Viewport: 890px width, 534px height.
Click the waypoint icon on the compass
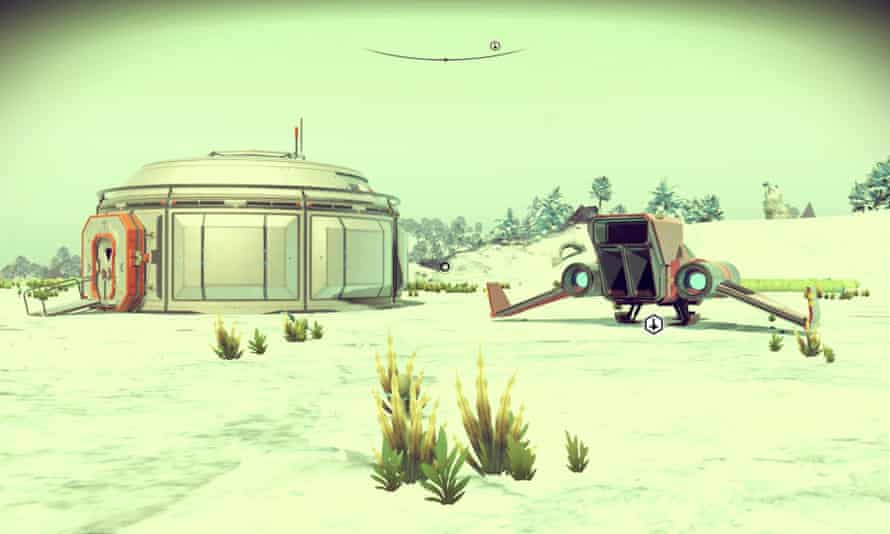click(494, 45)
